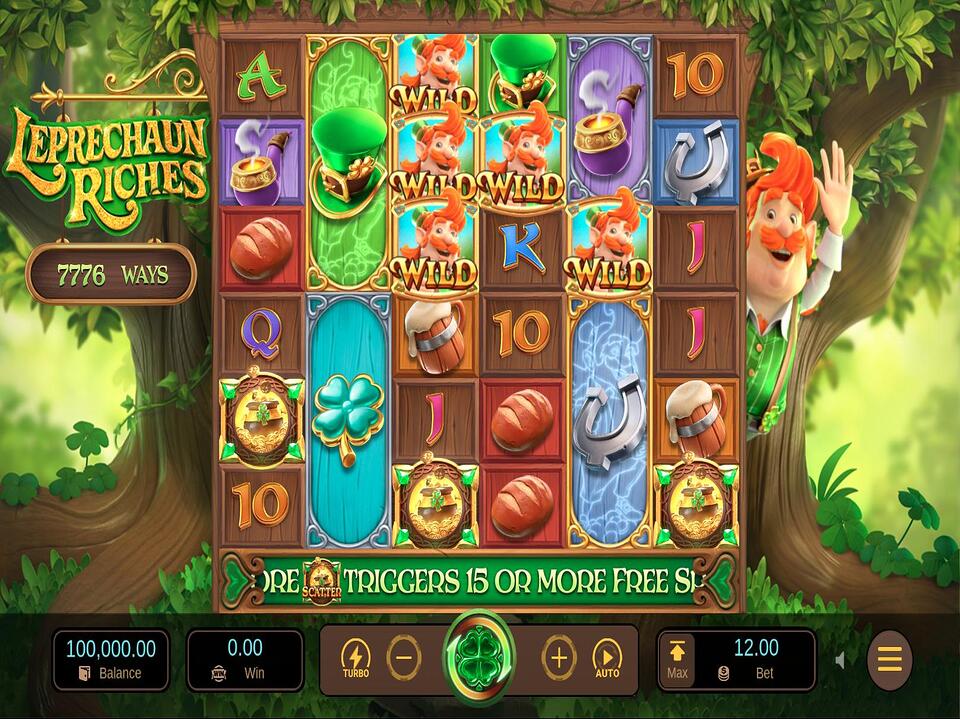This screenshot has width=960, height=719.
Task: Spin the reels with the clover button
Action: pos(481,659)
